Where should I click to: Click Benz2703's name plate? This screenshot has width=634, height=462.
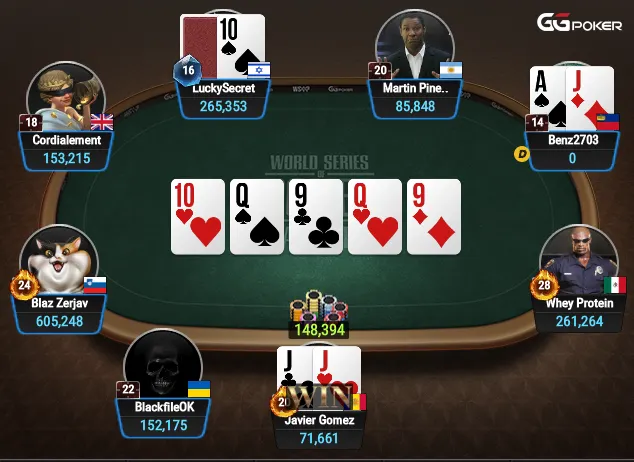pyautogui.click(x=572, y=149)
